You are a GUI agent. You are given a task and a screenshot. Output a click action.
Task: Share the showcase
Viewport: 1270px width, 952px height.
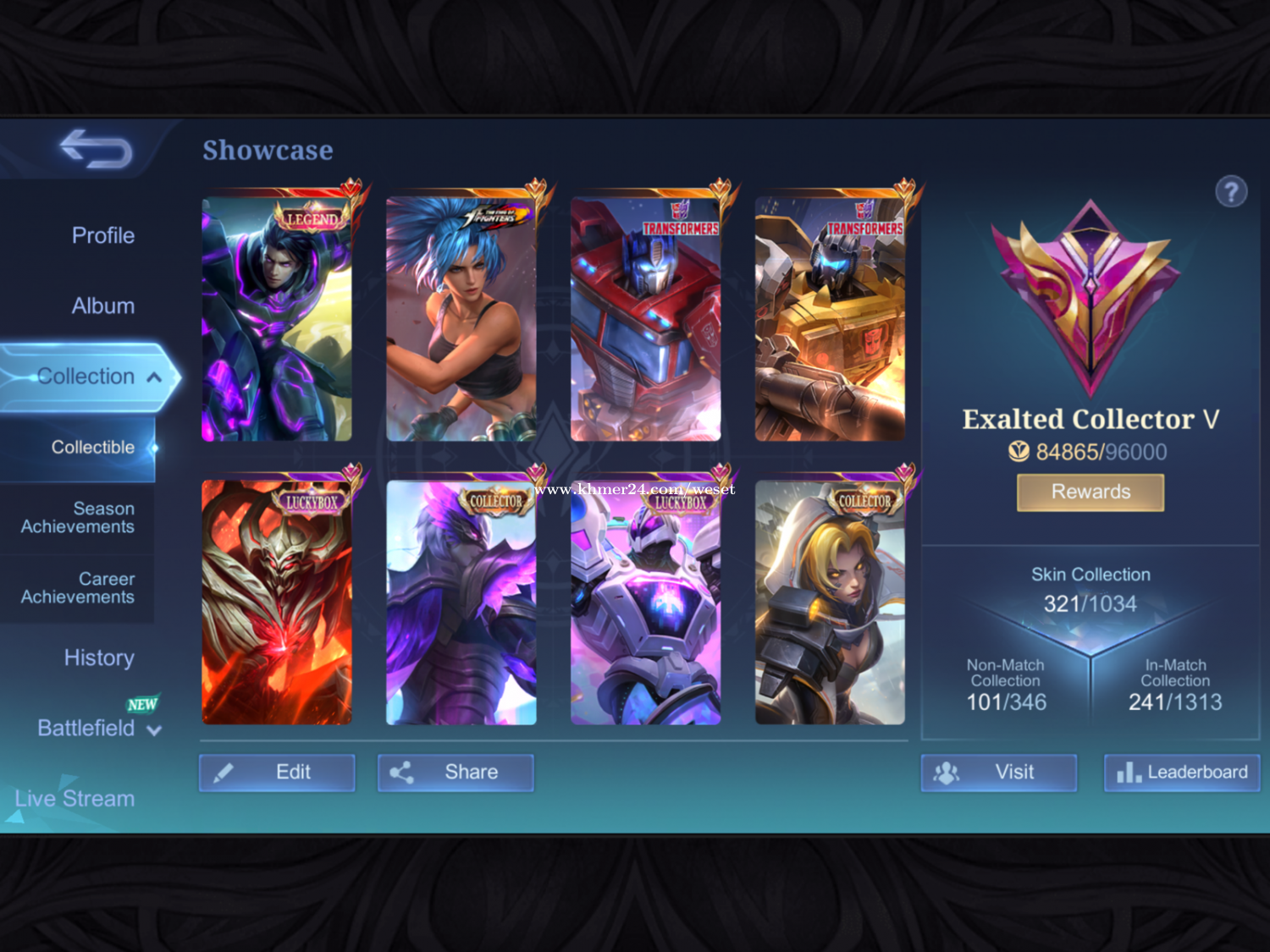[x=456, y=772]
